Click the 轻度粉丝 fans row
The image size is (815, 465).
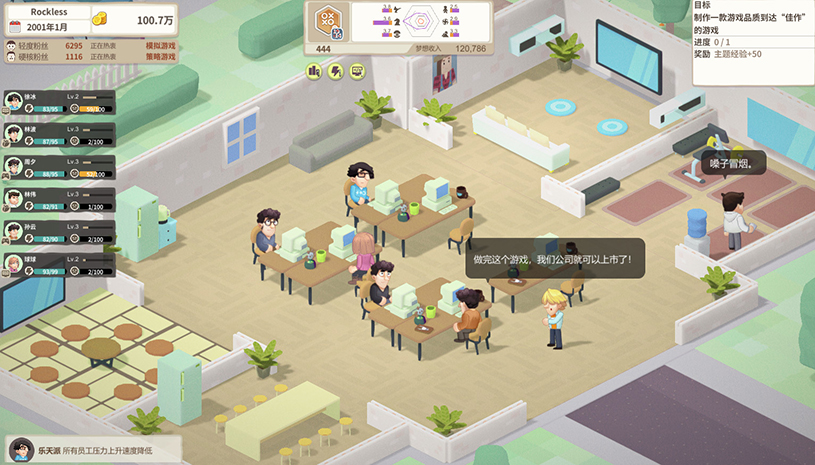click(90, 45)
